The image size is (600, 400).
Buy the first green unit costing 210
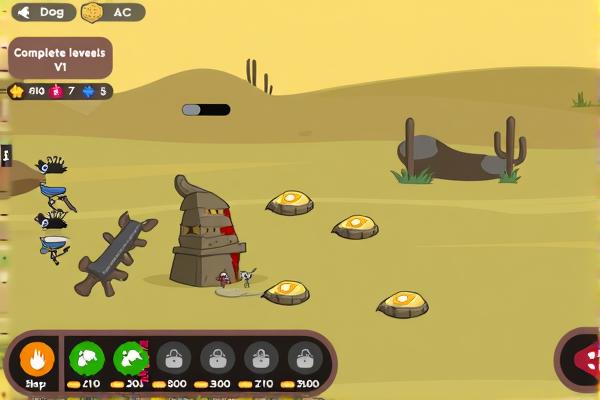tap(88, 358)
